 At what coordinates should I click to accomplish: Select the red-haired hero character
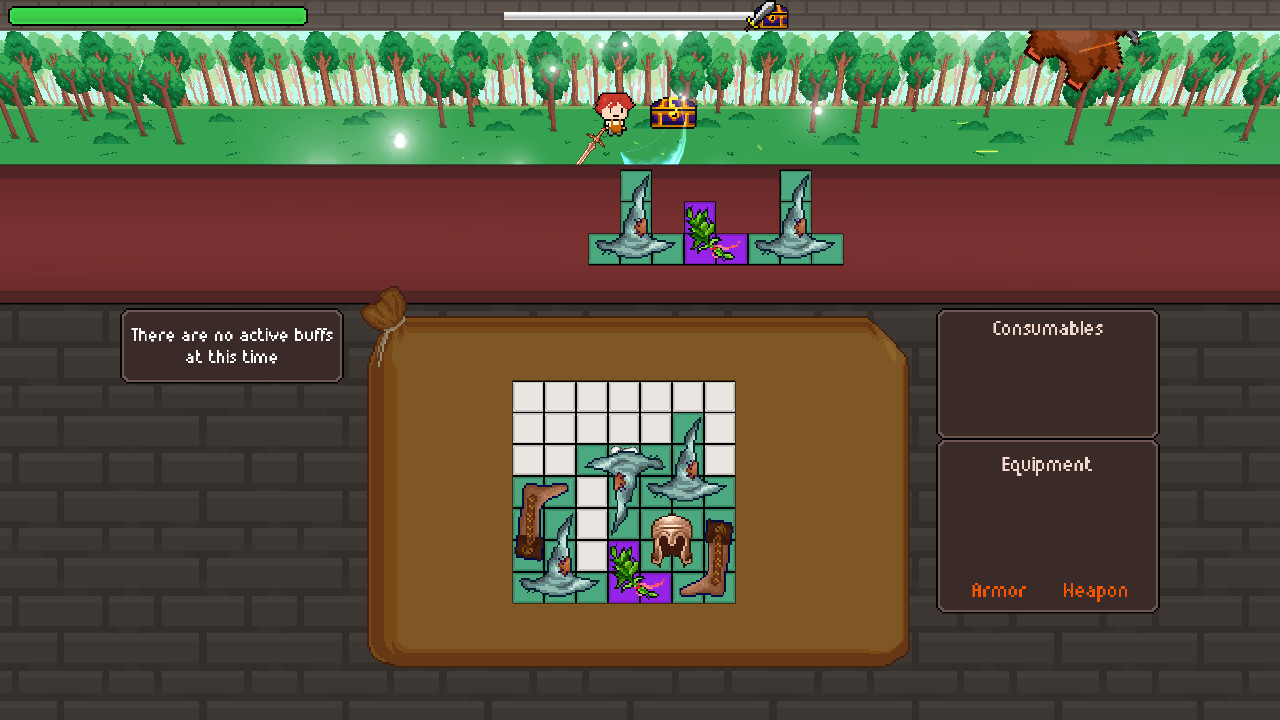(x=614, y=115)
